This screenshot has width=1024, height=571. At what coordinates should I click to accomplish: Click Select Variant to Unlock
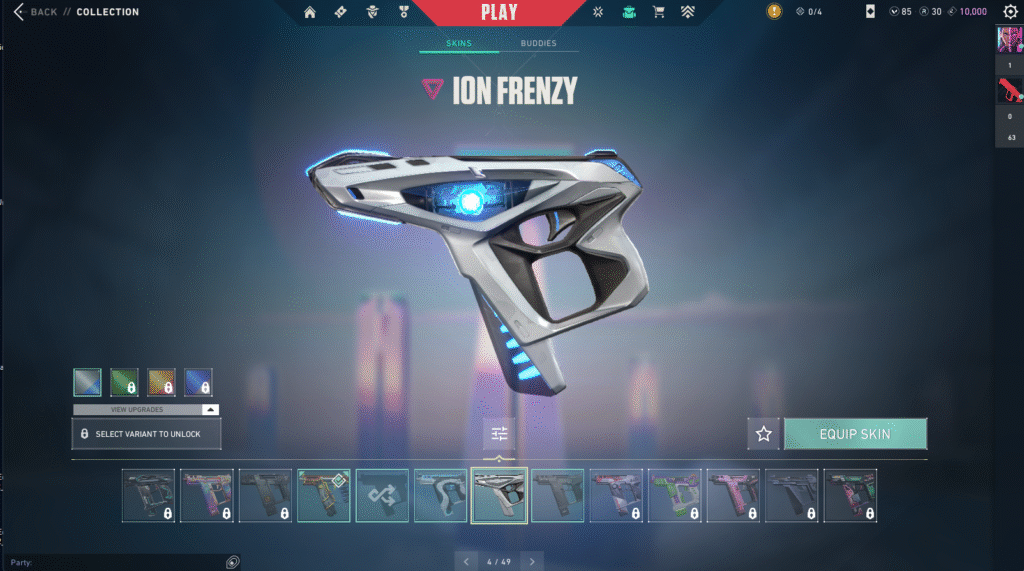click(x=146, y=434)
